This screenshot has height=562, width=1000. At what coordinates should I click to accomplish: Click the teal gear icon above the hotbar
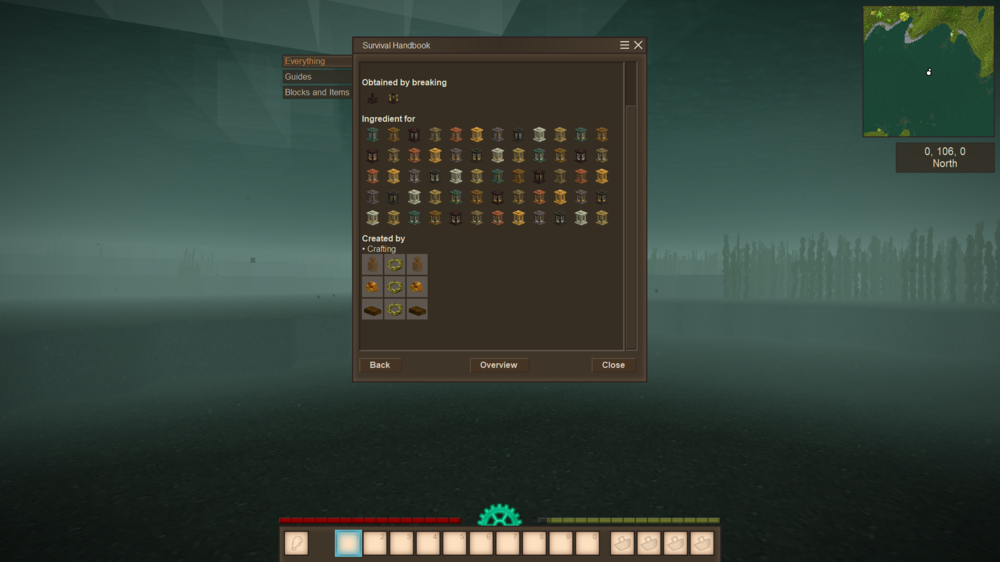499,516
